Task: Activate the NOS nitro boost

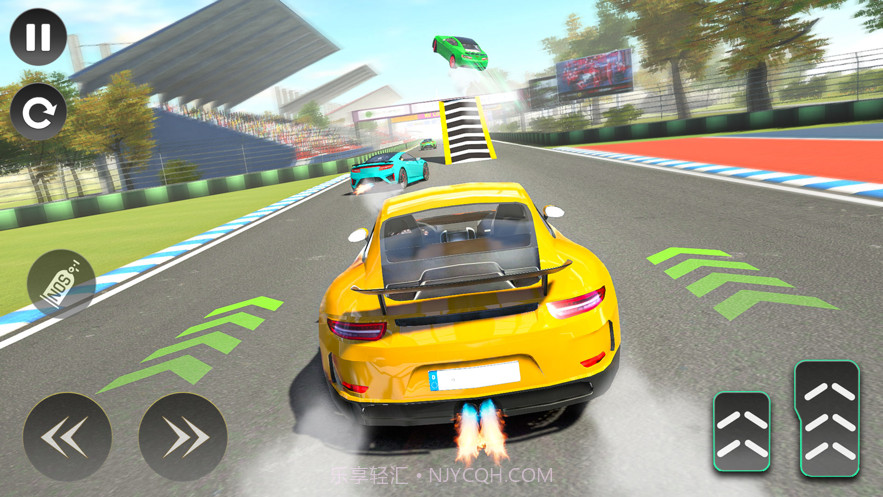Action: tap(61, 284)
